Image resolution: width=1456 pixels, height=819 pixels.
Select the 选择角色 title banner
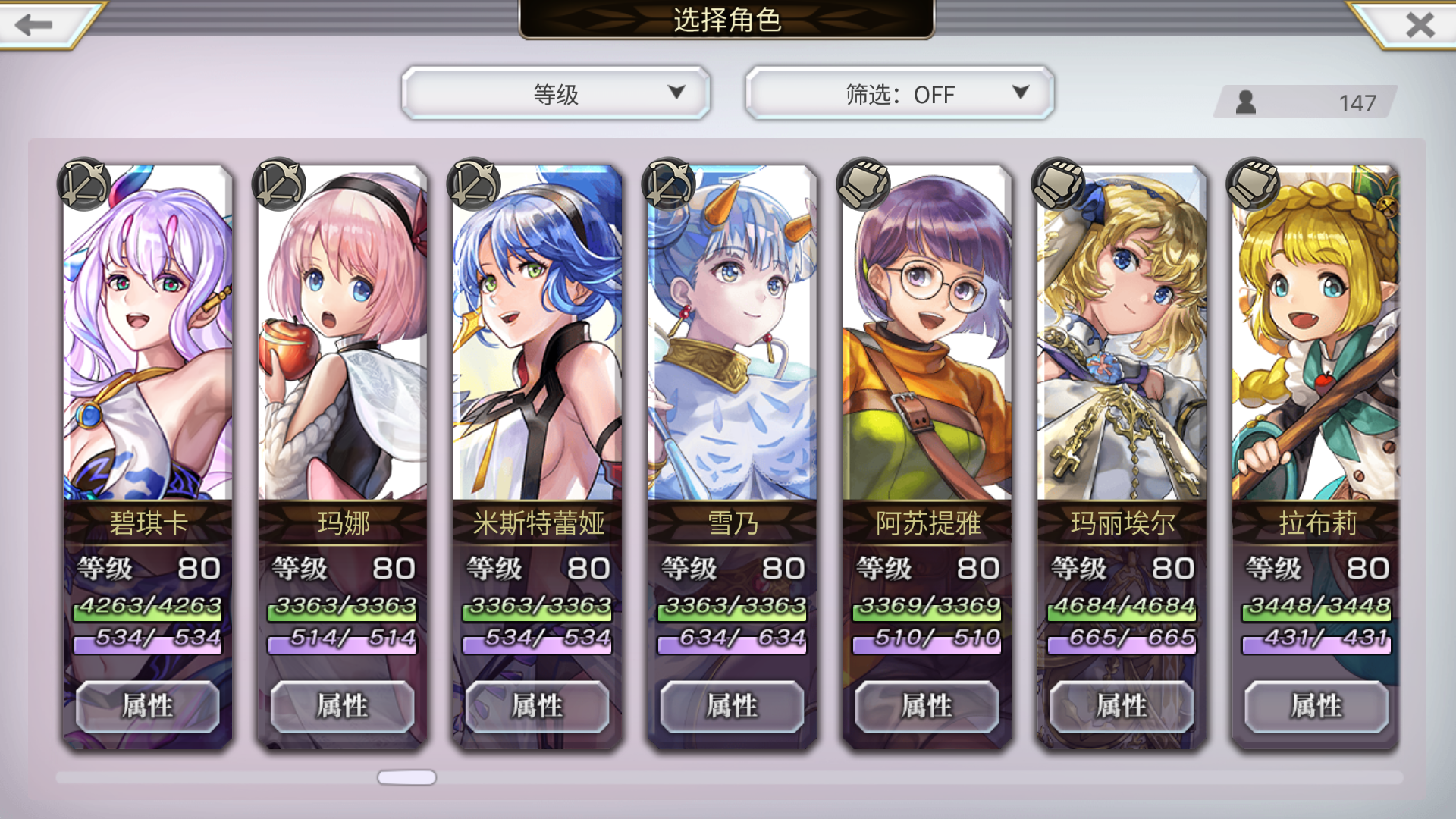(727, 20)
